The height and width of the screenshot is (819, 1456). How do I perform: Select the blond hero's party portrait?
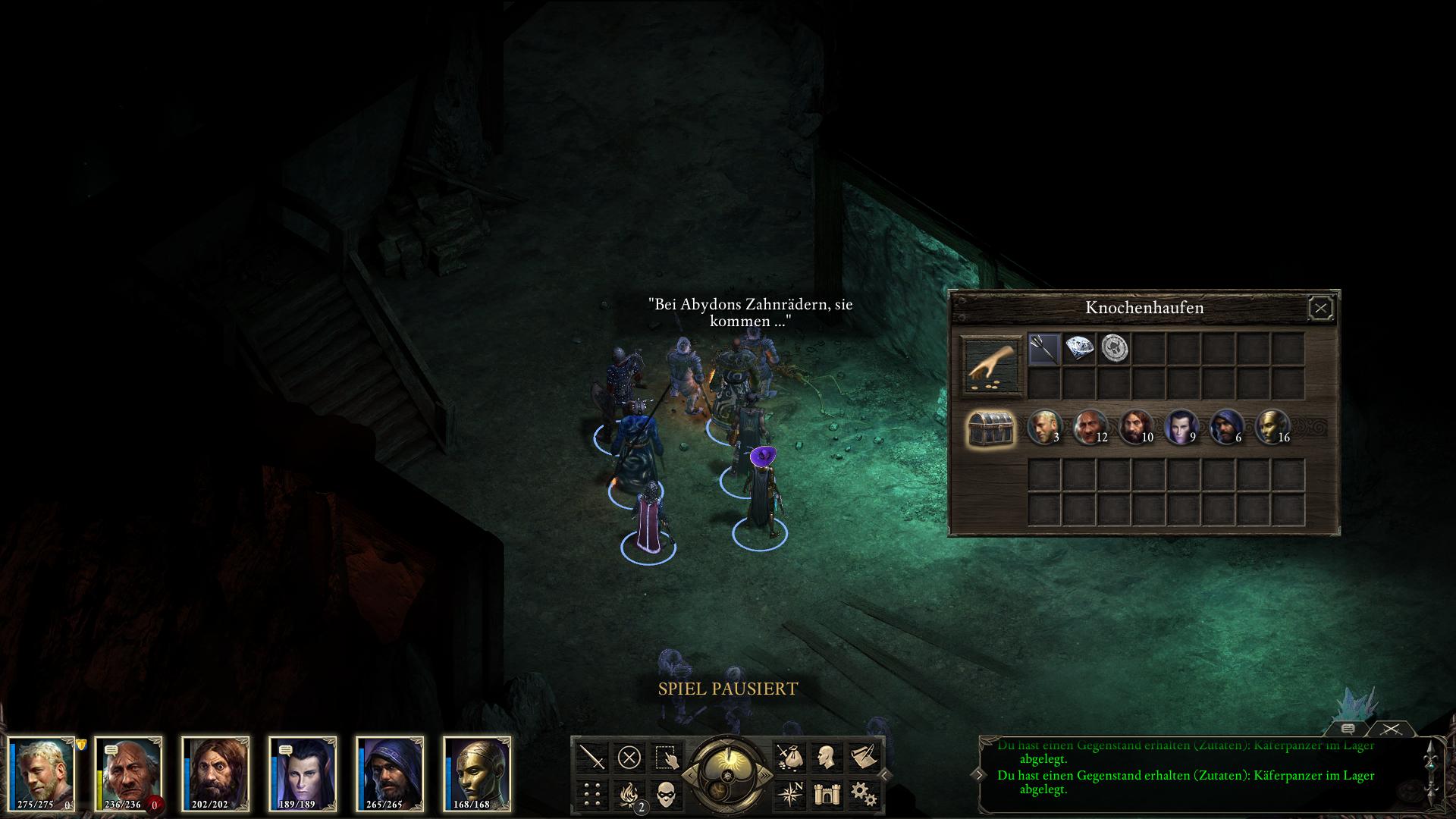point(42,773)
